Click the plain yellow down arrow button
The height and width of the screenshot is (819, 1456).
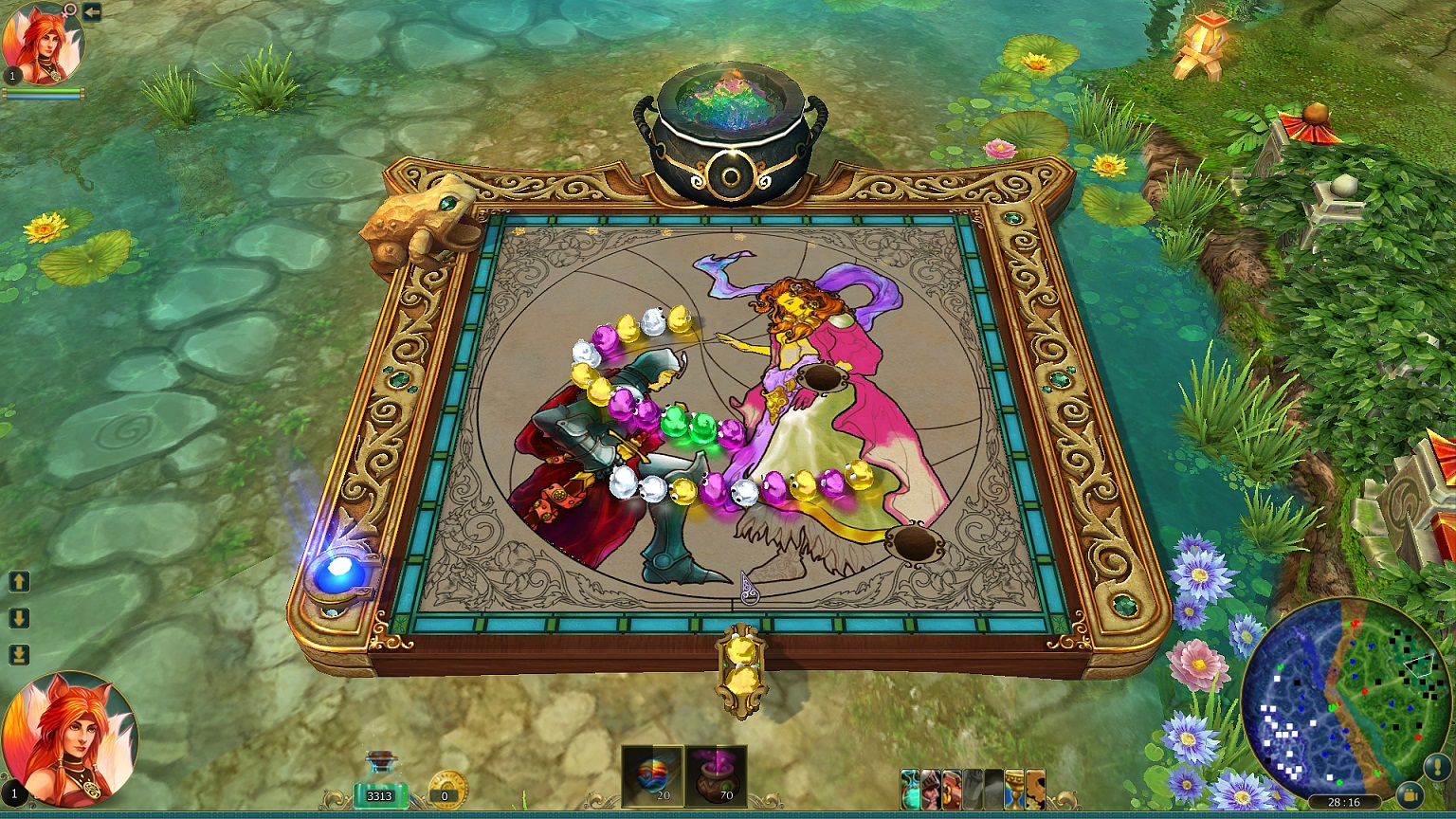click(x=19, y=618)
